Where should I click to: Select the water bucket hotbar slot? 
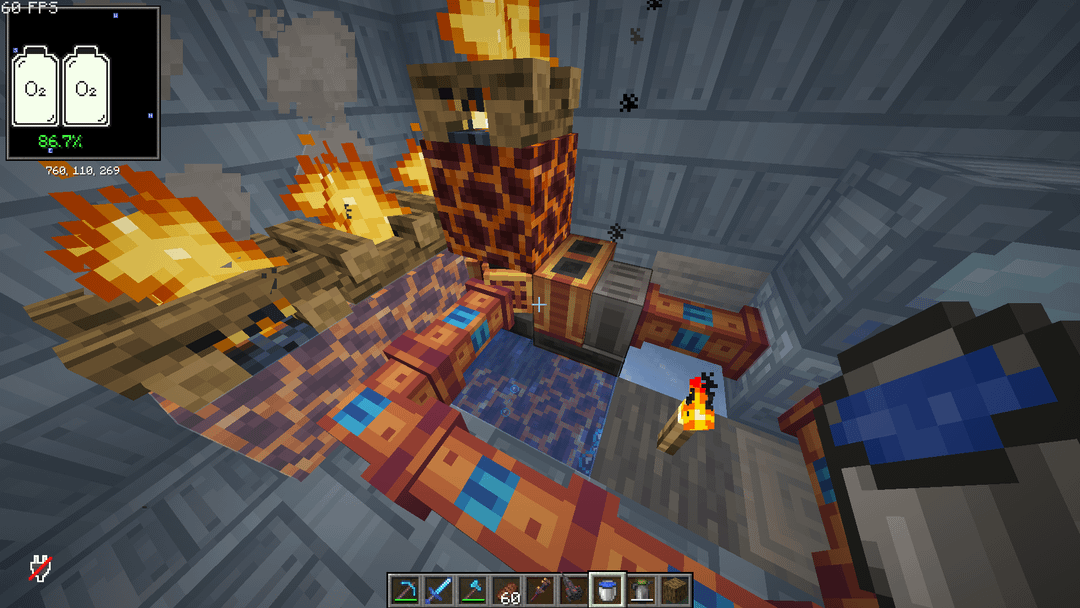[608, 590]
